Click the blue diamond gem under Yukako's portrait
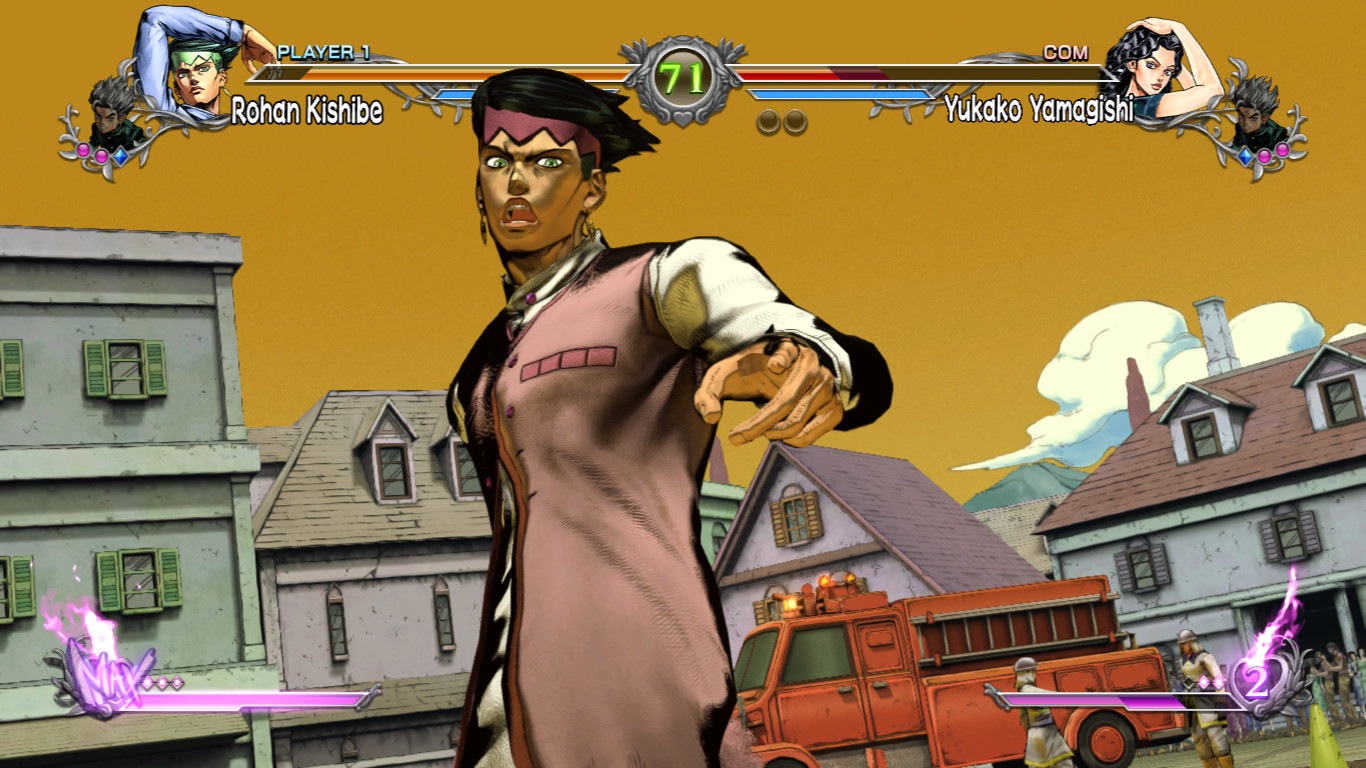This screenshot has height=768, width=1366. [1245, 157]
